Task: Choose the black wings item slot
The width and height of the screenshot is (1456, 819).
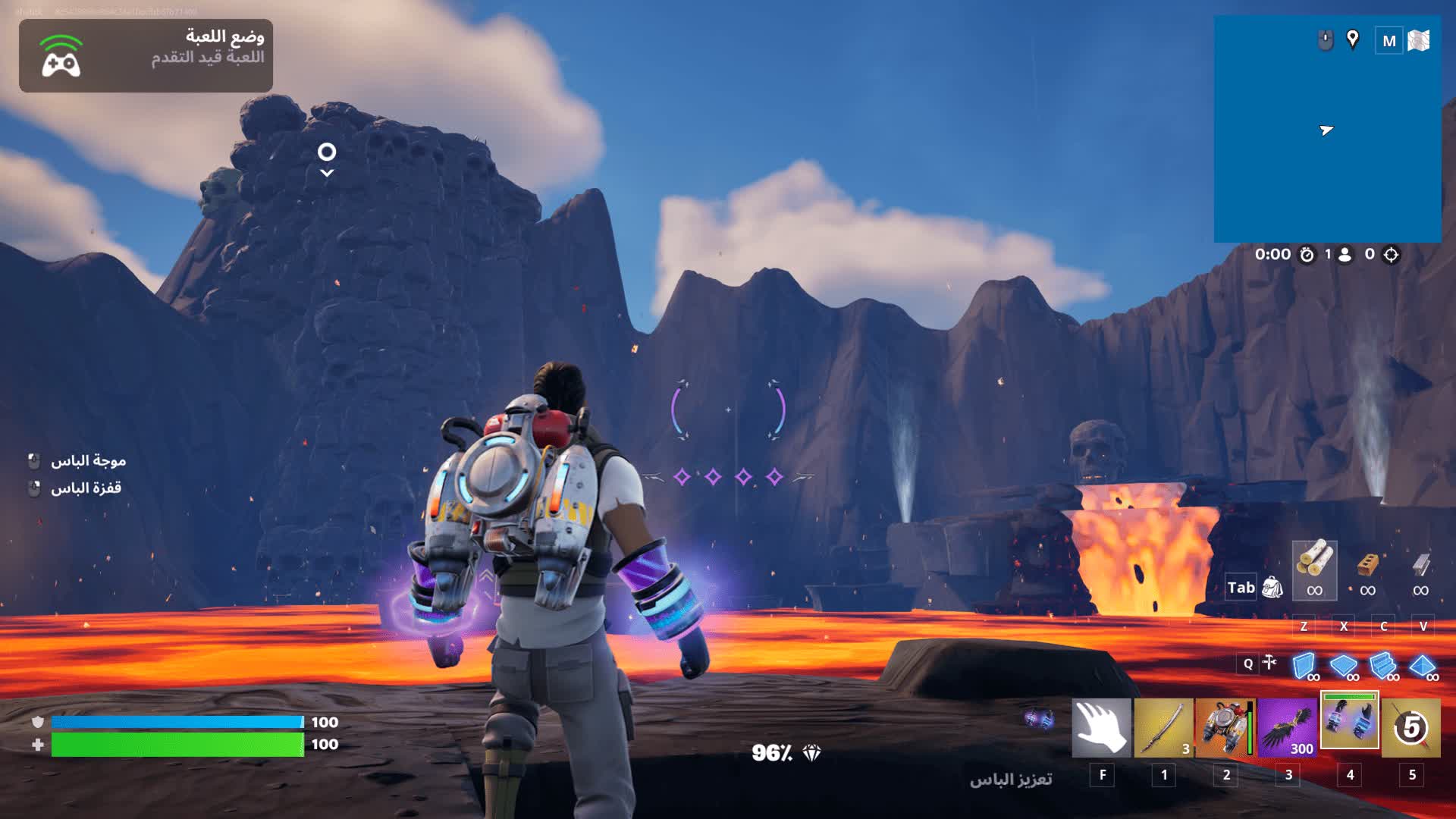Action: click(1287, 728)
